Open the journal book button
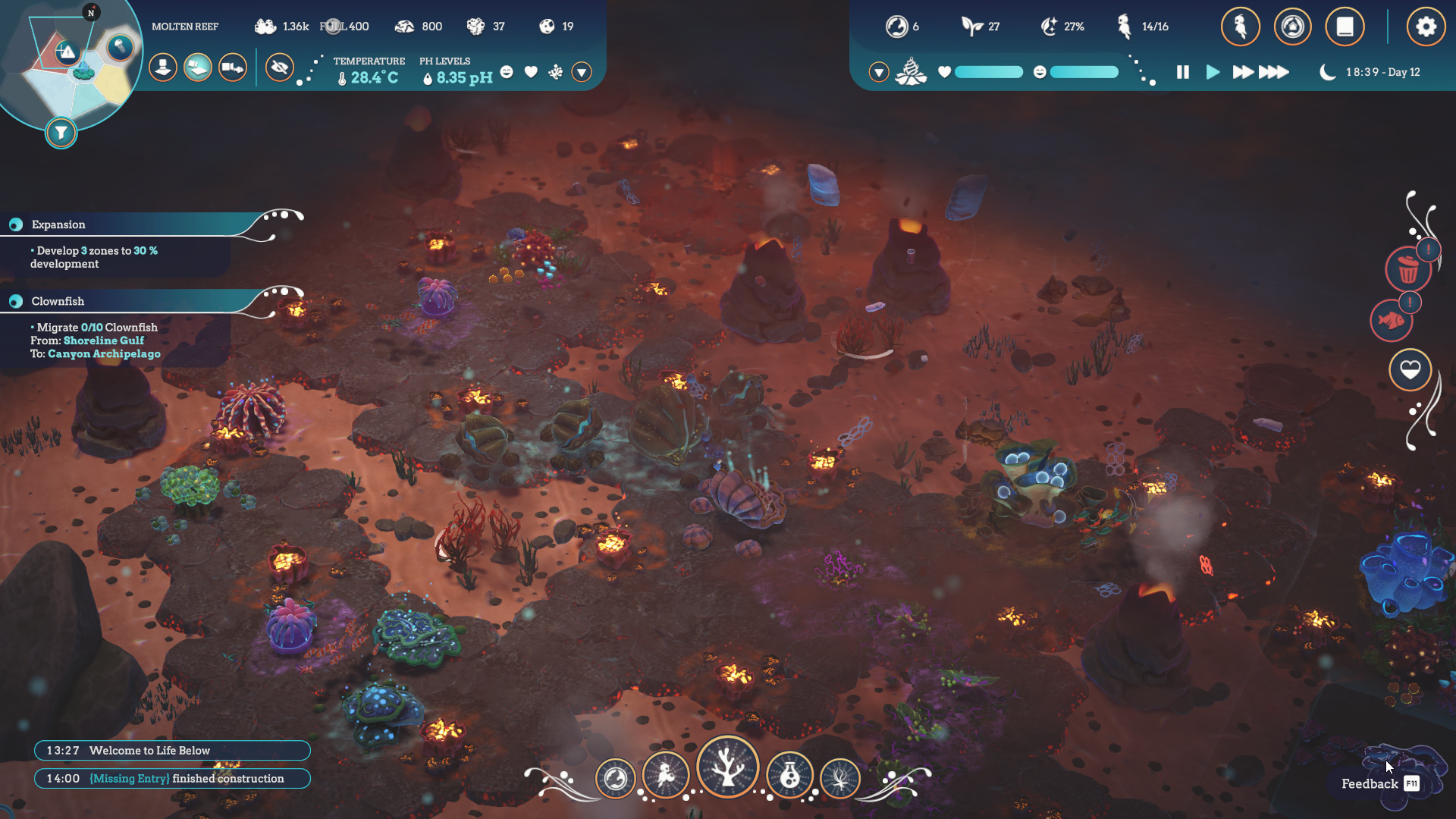The width and height of the screenshot is (1456, 819). click(1345, 27)
